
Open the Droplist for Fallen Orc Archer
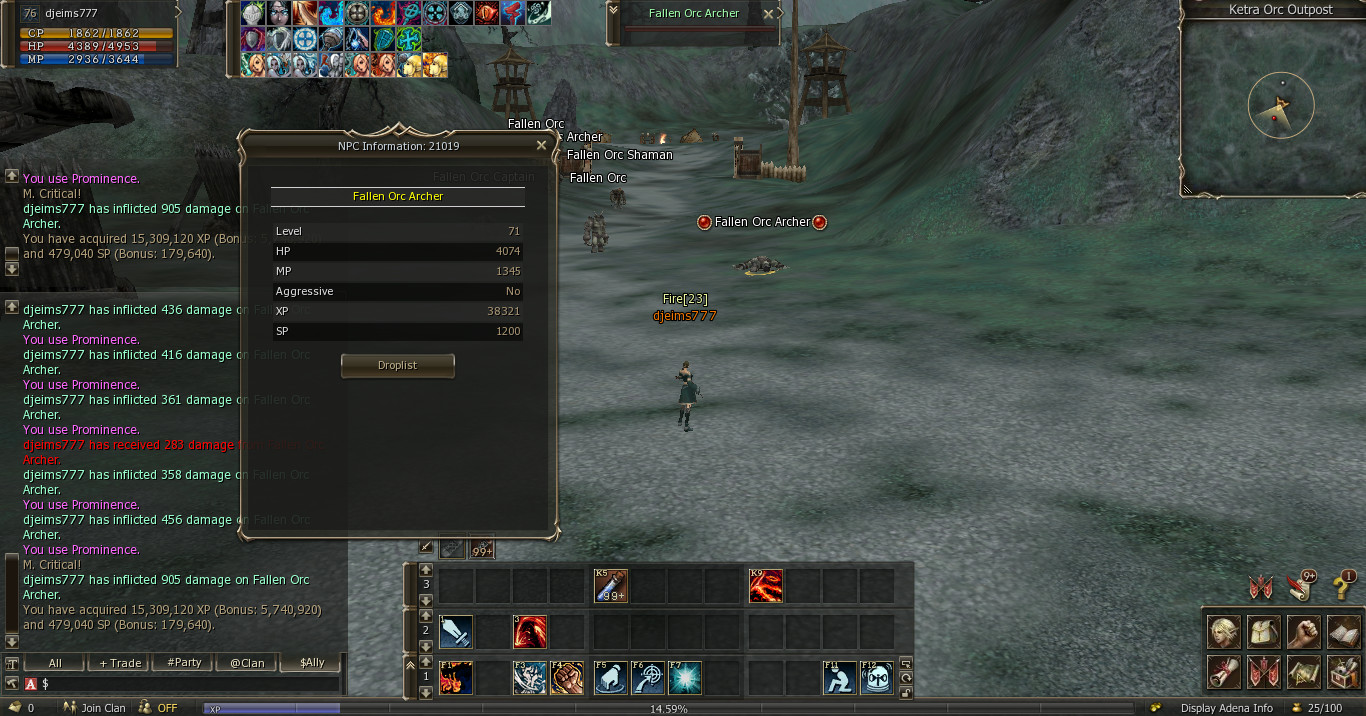coord(397,366)
